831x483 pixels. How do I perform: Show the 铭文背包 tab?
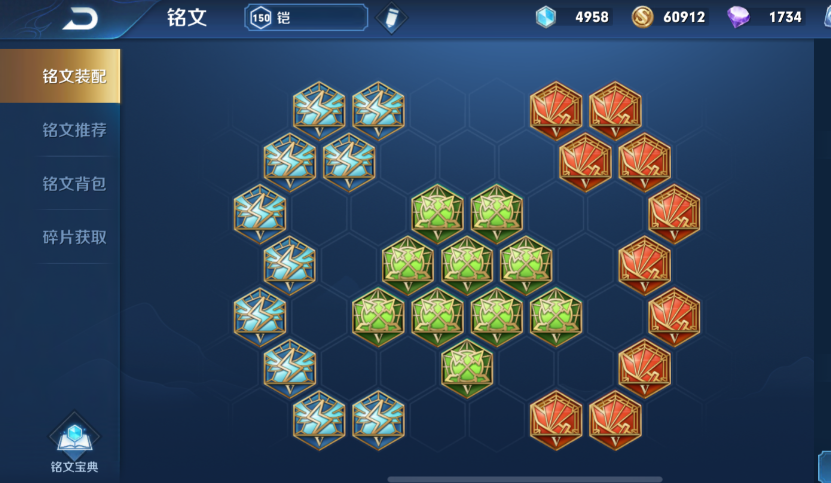[73, 184]
